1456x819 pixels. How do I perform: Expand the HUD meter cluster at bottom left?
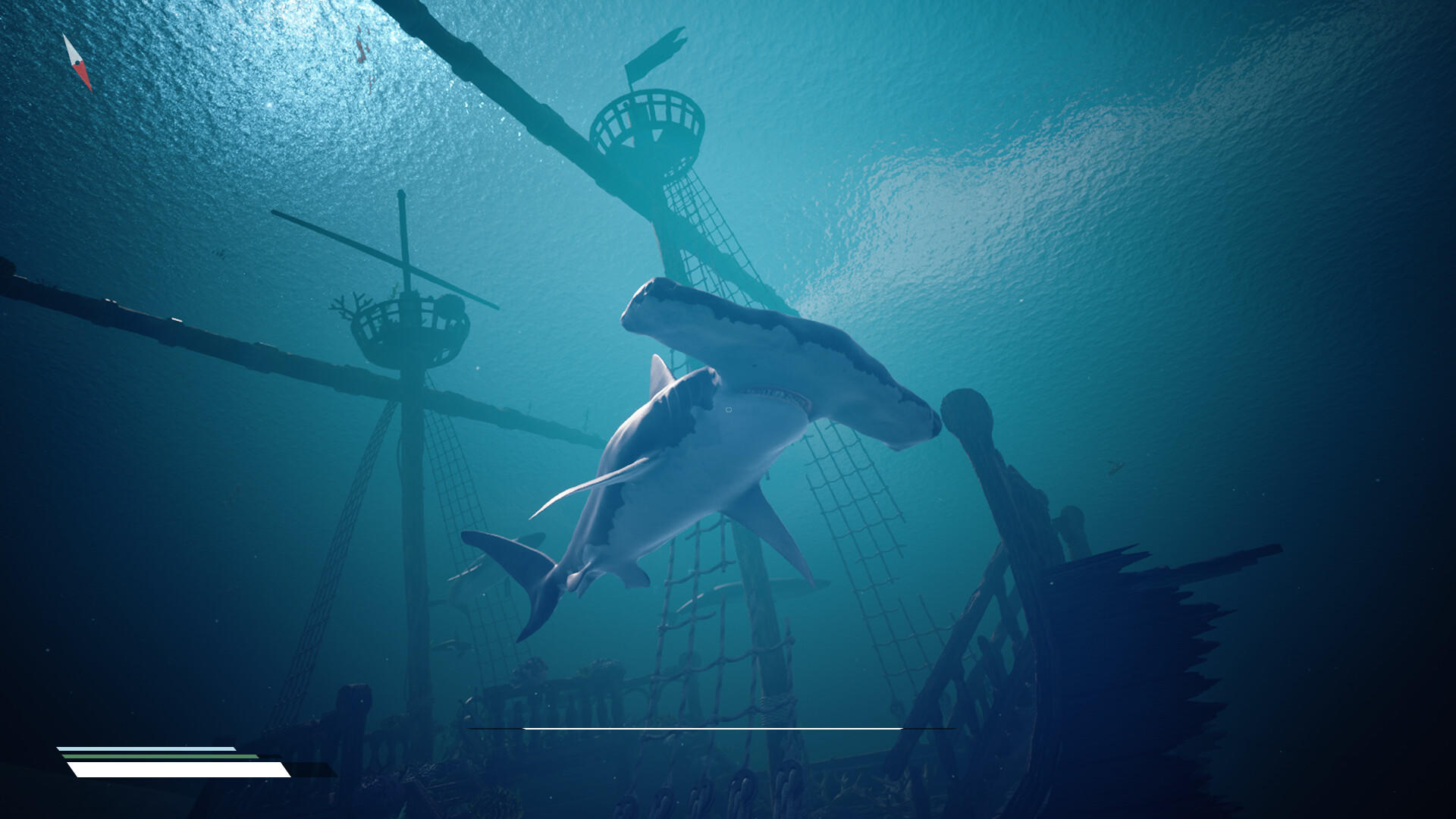click(174, 758)
